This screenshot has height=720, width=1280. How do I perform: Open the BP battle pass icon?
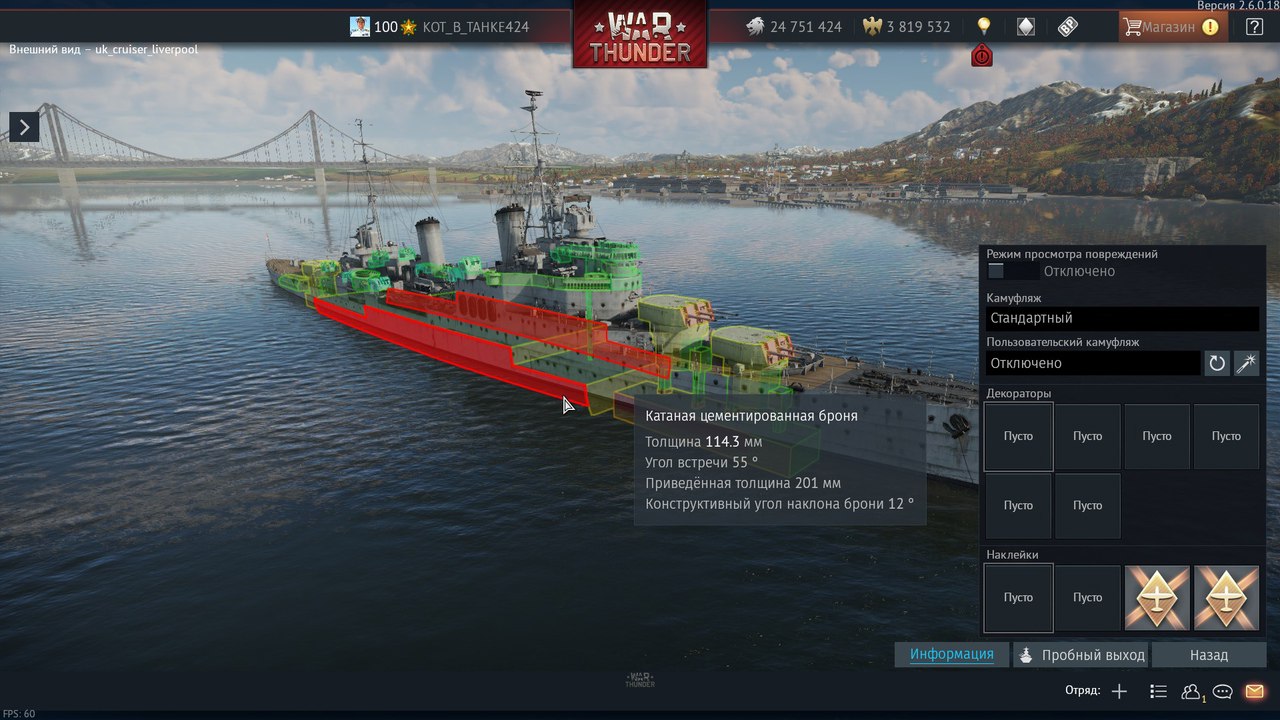click(1068, 27)
